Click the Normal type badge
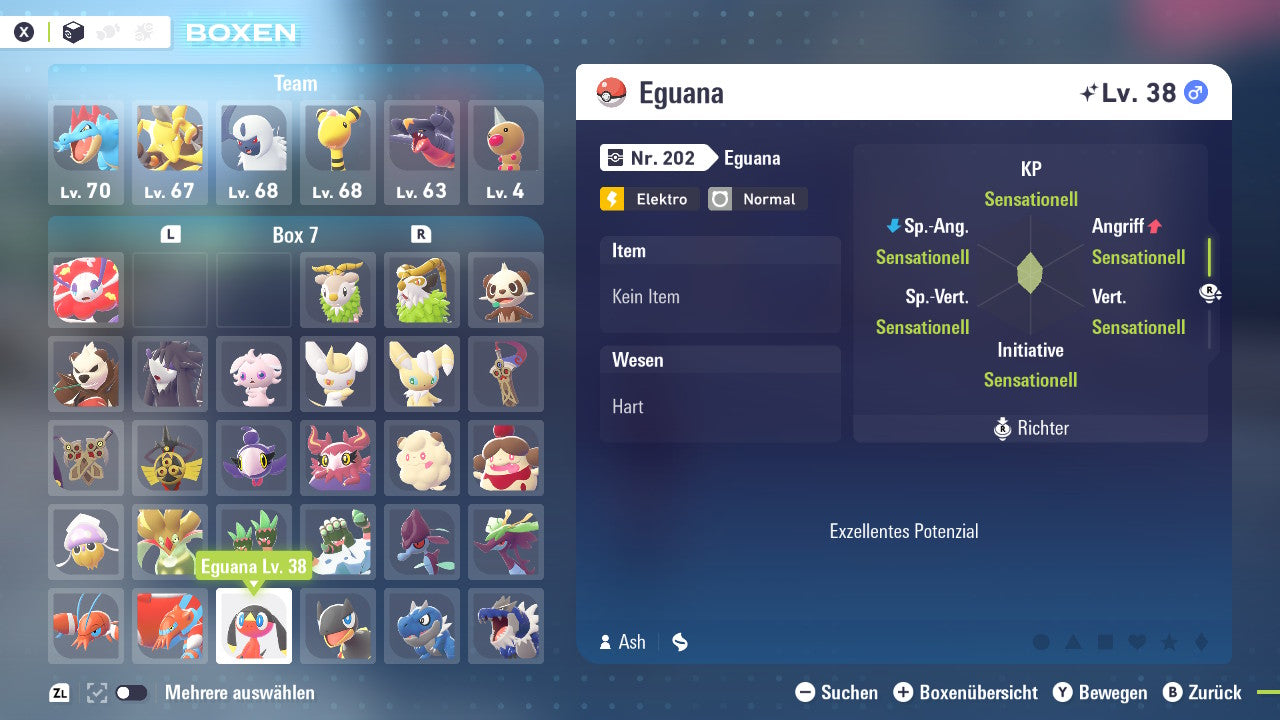The width and height of the screenshot is (1280, 720). 757,199
